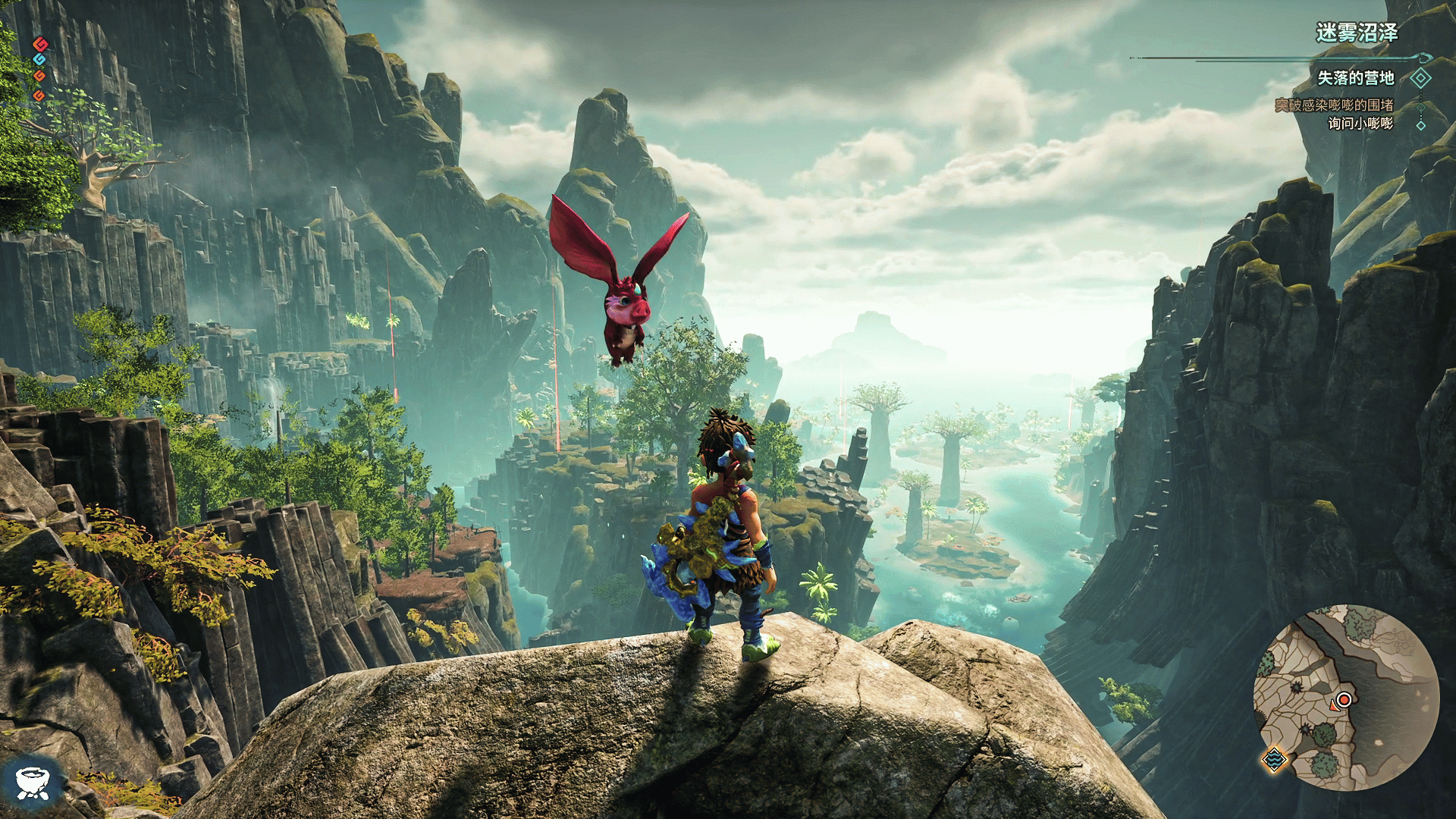
Task: Click the blue spiral diamond icon
Action: click(x=39, y=59)
